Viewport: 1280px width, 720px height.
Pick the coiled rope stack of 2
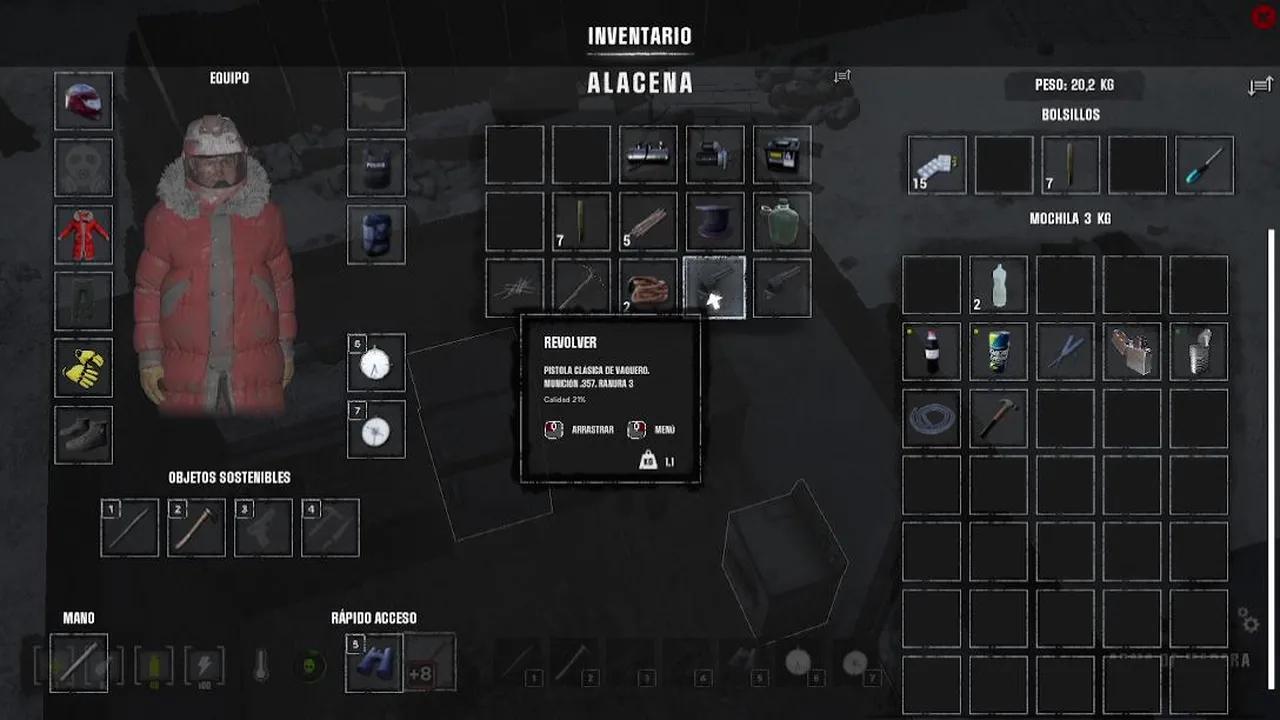pyautogui.click(x=648, y=288)
